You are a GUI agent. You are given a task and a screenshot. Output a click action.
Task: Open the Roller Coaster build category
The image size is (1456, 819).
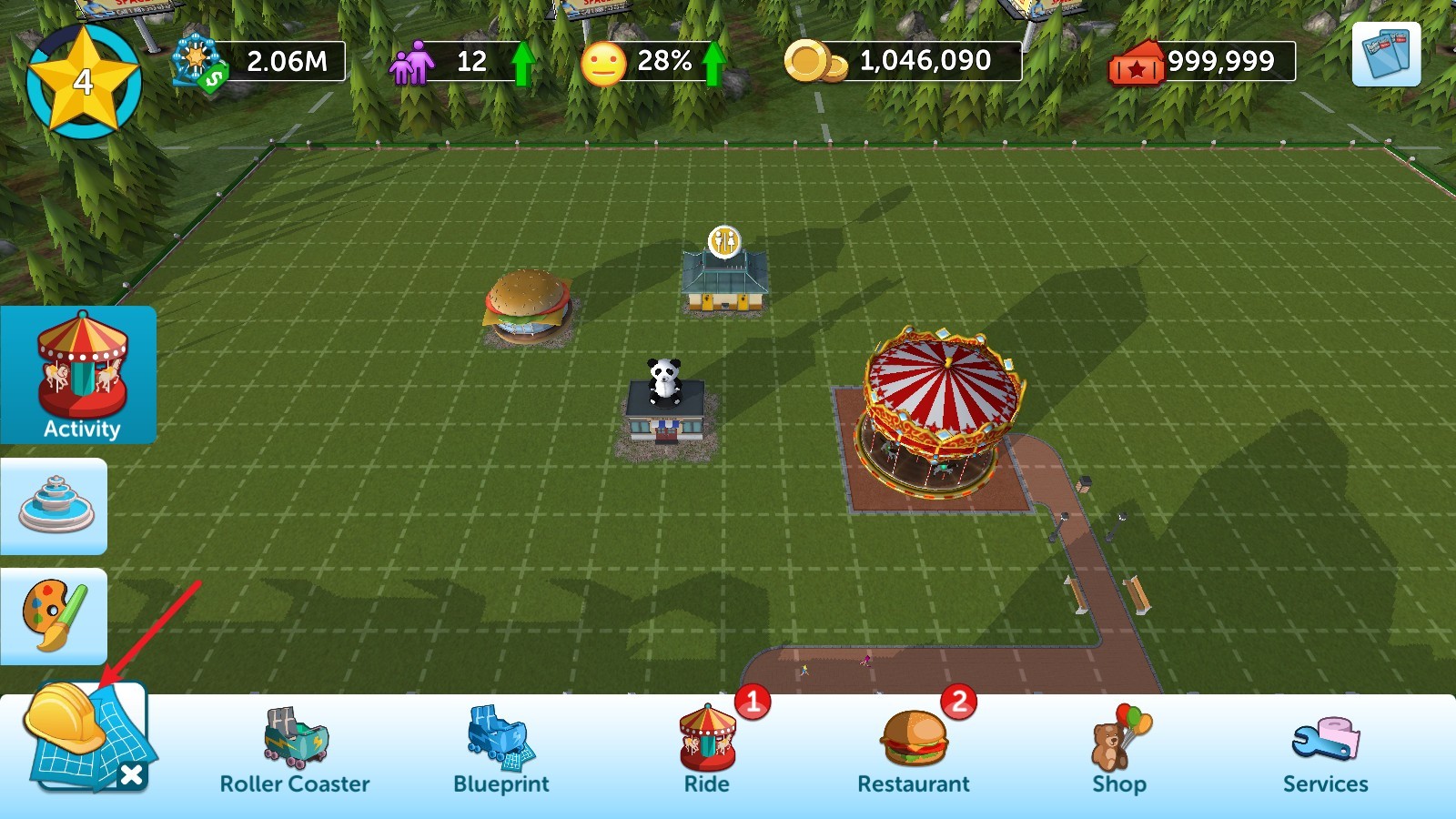coord(295,752)
